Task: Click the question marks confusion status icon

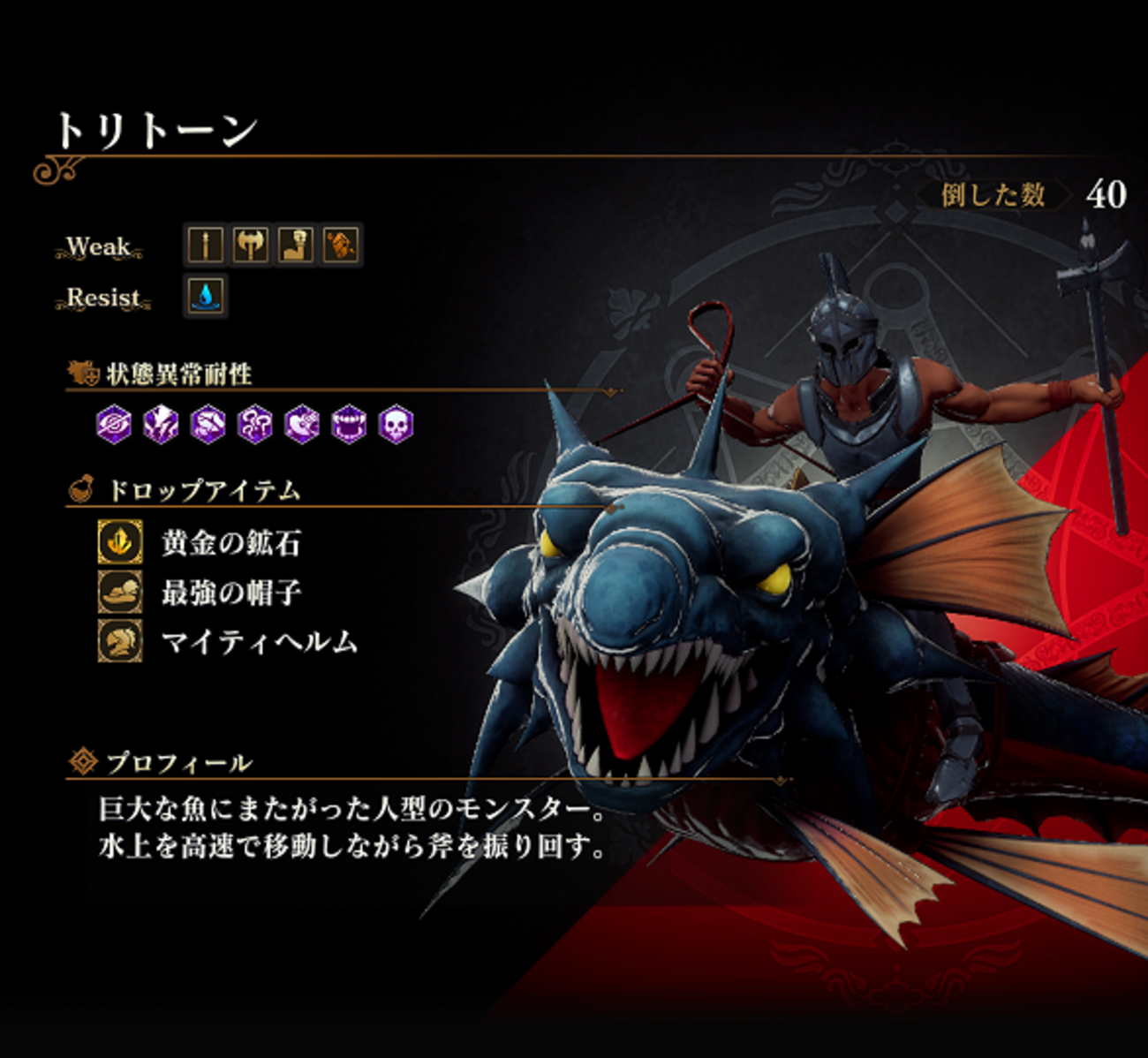Action: (254, 425)
